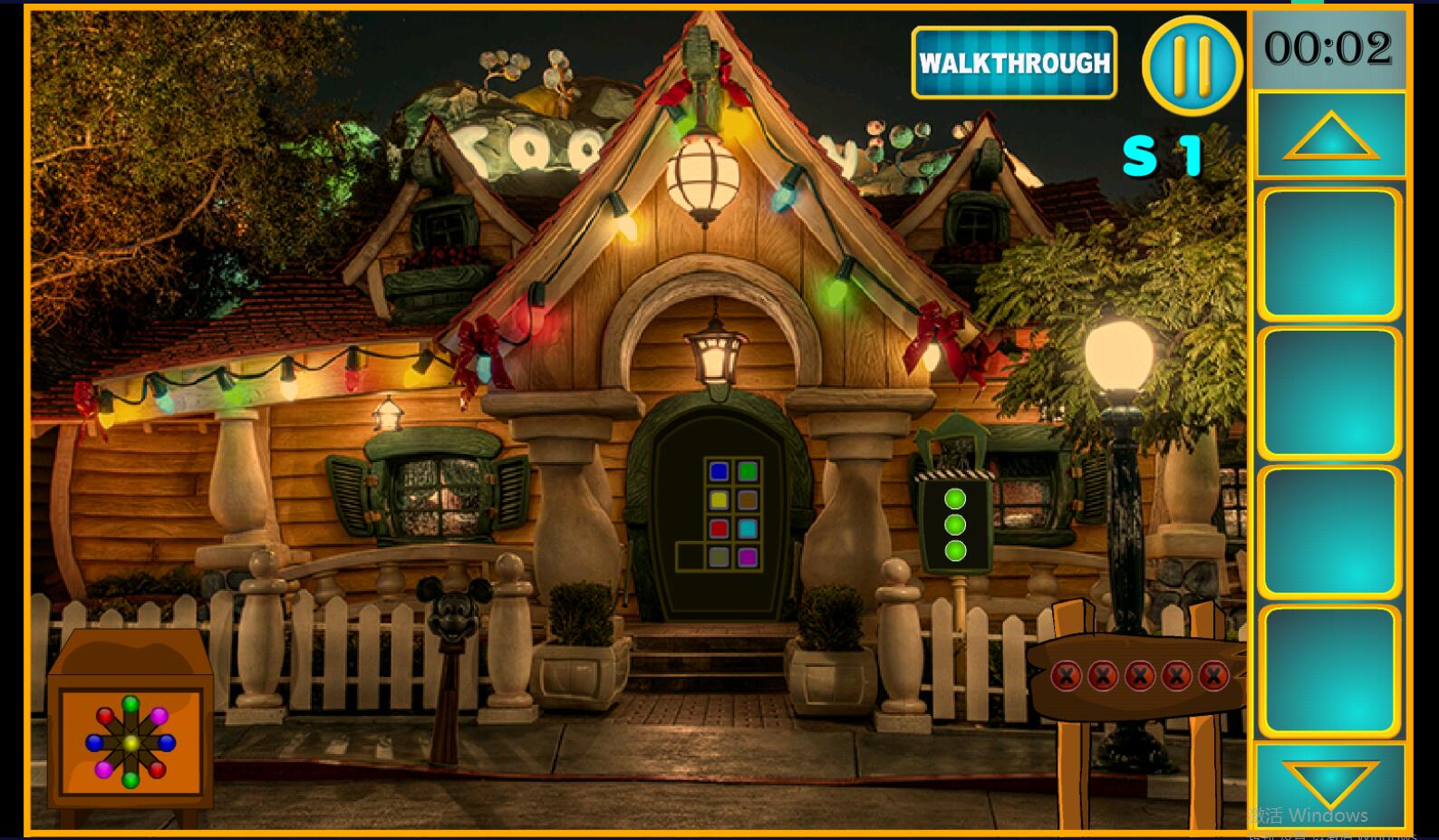Viewport: 1439px width, 840px height.
Task: Select the red square on the door panel
Action: [x=719, y=528]
